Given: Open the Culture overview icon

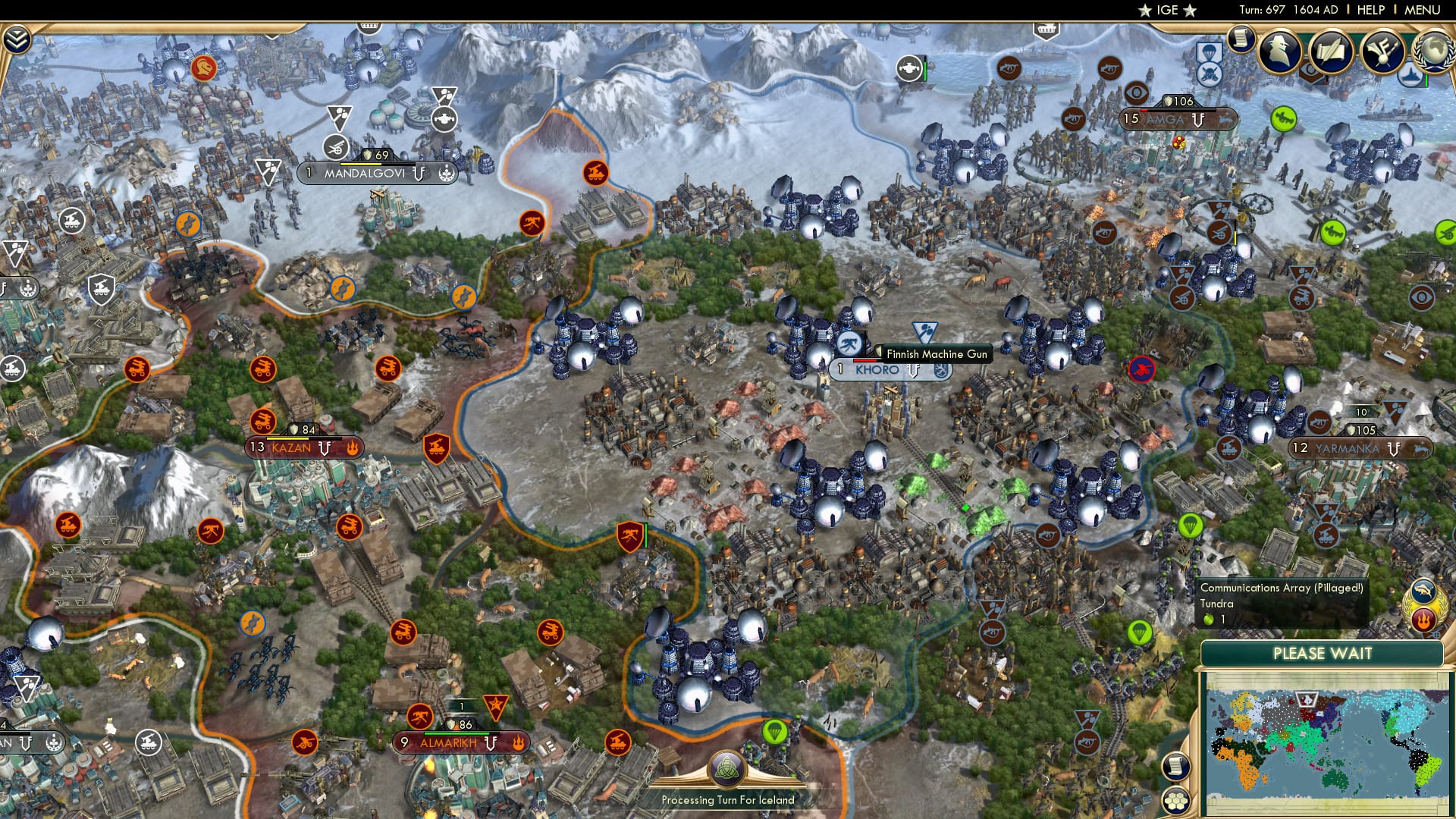Looking at the screenshot, I should coord(1382,52).
